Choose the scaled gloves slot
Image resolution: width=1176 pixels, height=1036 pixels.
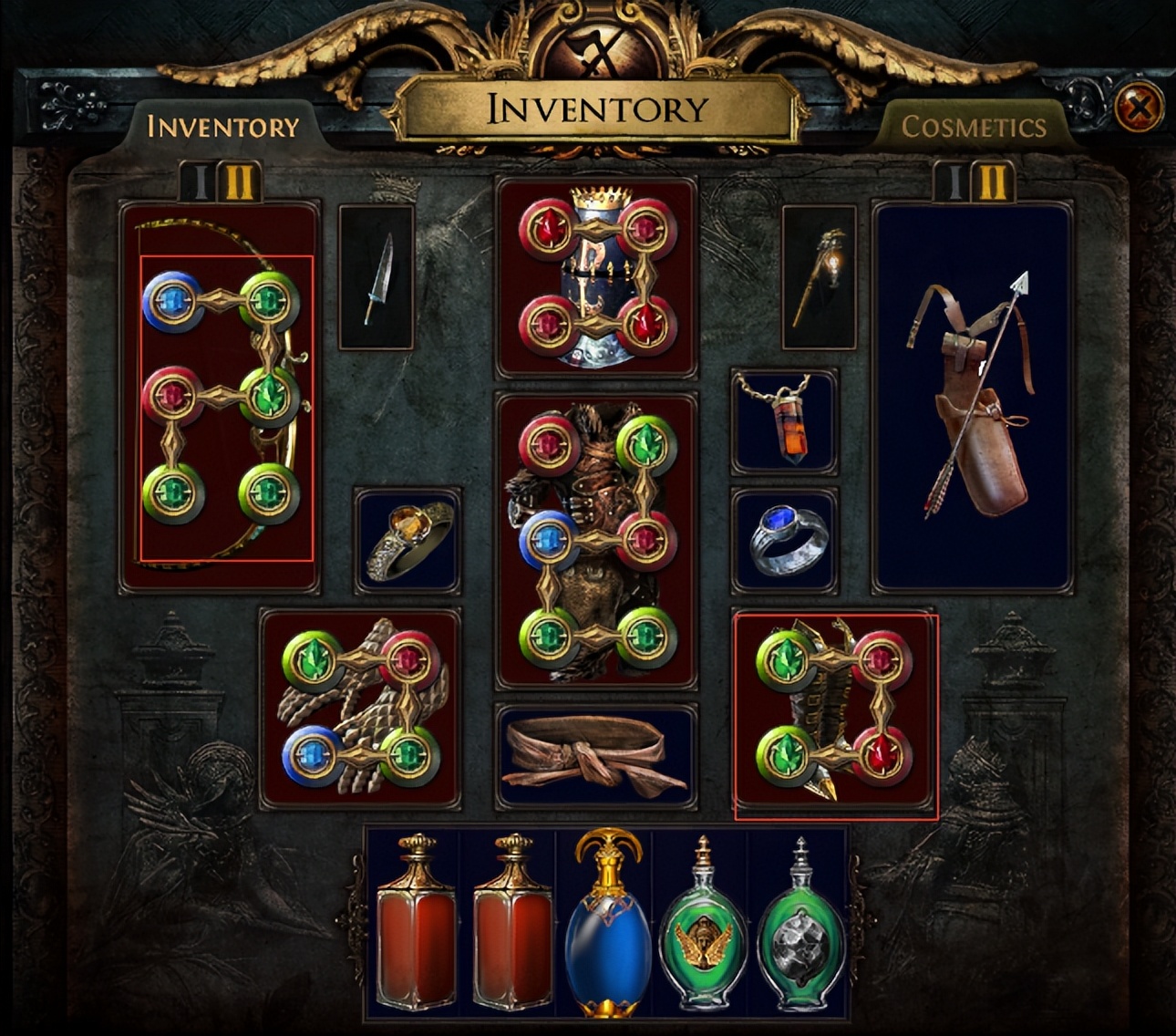pos(360,709)
